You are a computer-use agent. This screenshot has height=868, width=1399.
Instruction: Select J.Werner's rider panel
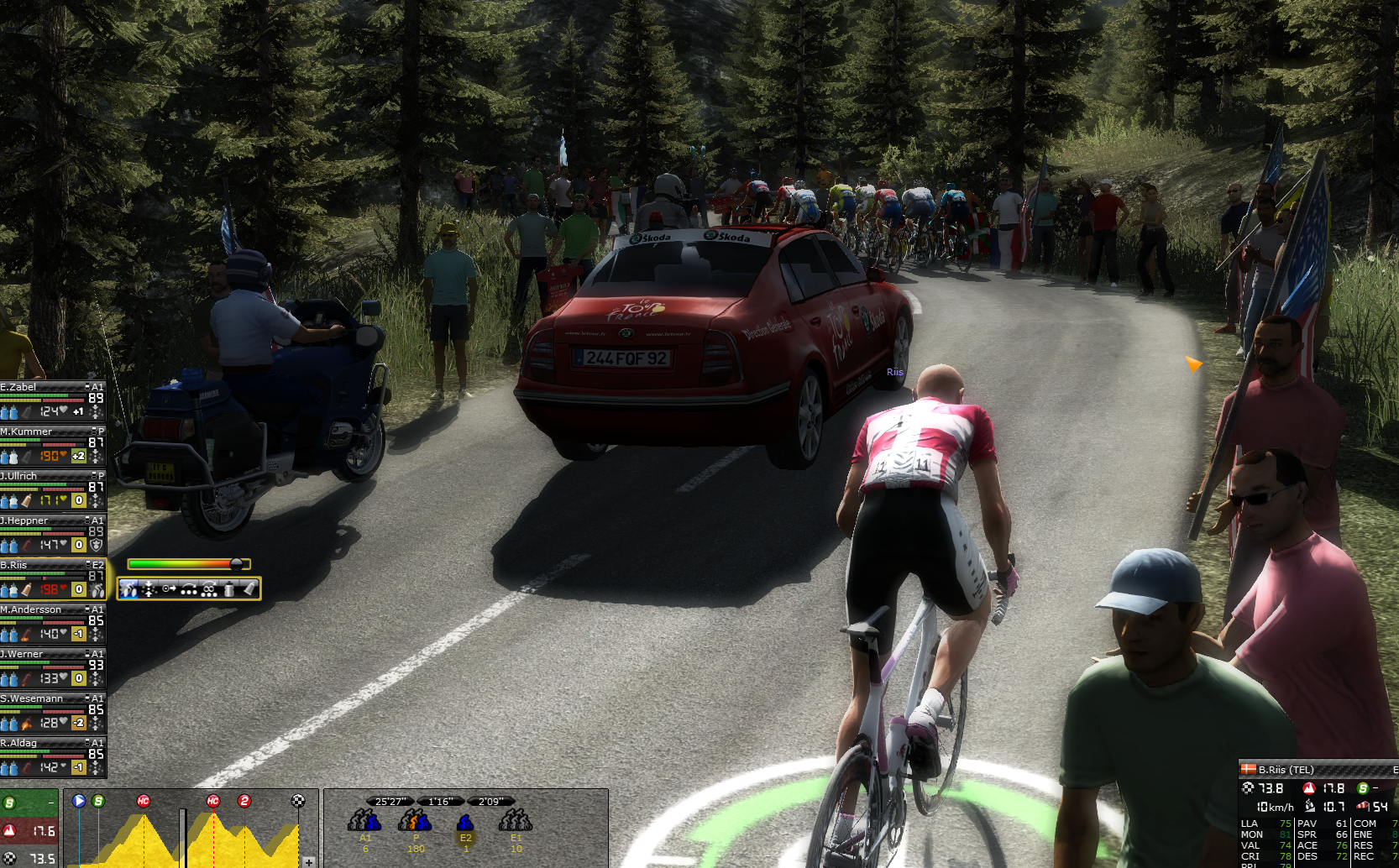(x=52, y=667)
